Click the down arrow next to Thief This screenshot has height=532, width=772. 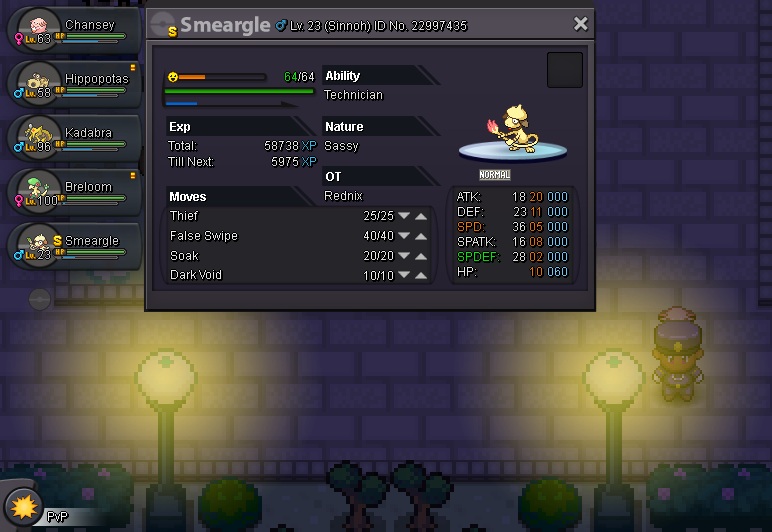coord(404,216)
